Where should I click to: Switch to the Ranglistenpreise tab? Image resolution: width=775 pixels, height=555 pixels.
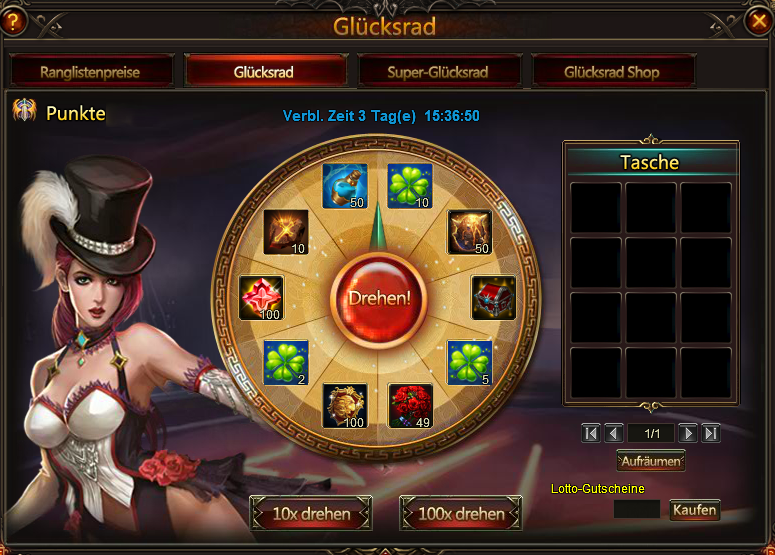pyautogui.click(x=90, y=72)
